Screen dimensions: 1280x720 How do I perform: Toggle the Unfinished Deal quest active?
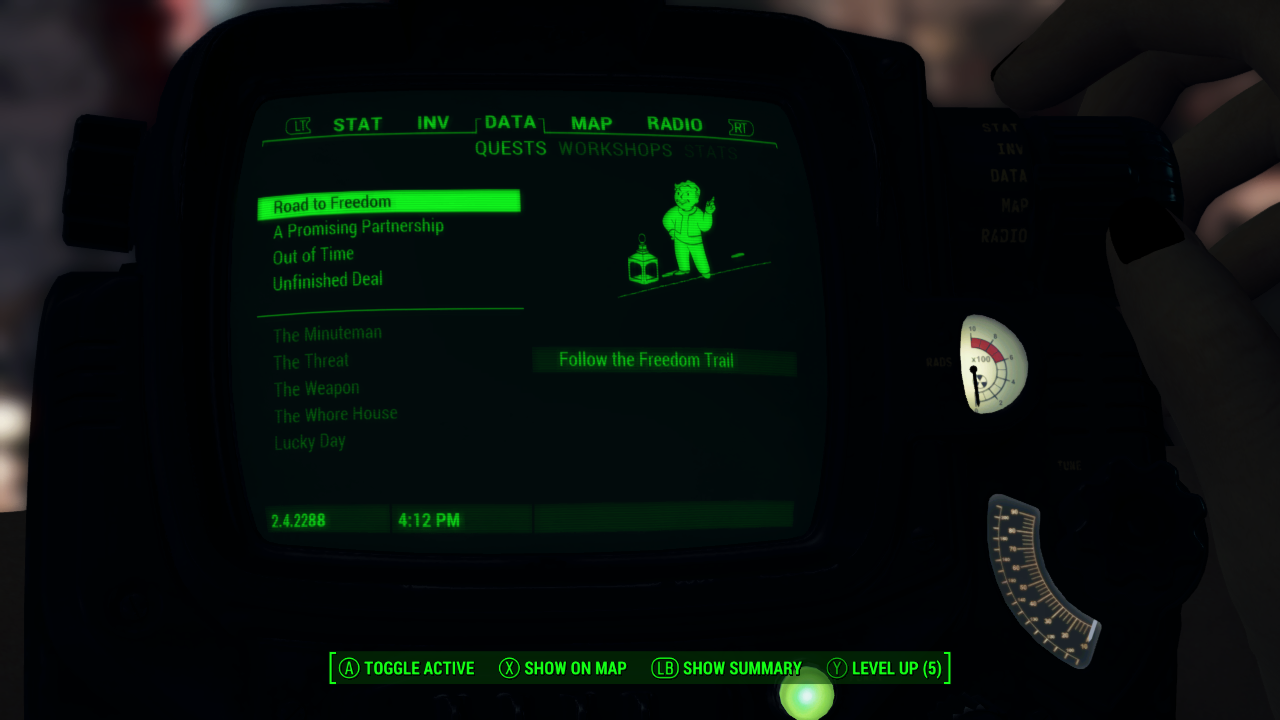(328, 280)
